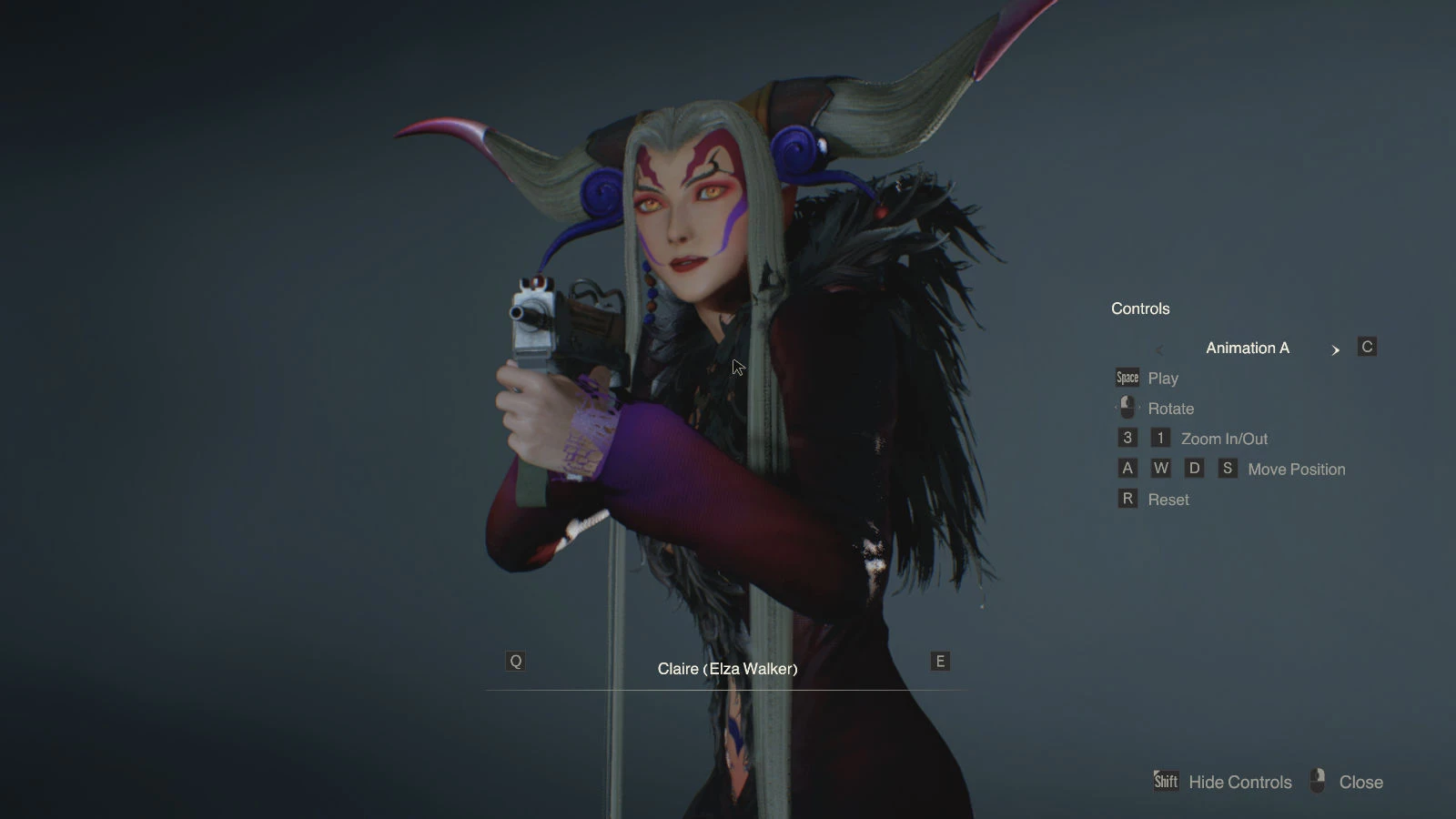
Task: Select the previous animation with left arrow
Action: coord(1158,349)
